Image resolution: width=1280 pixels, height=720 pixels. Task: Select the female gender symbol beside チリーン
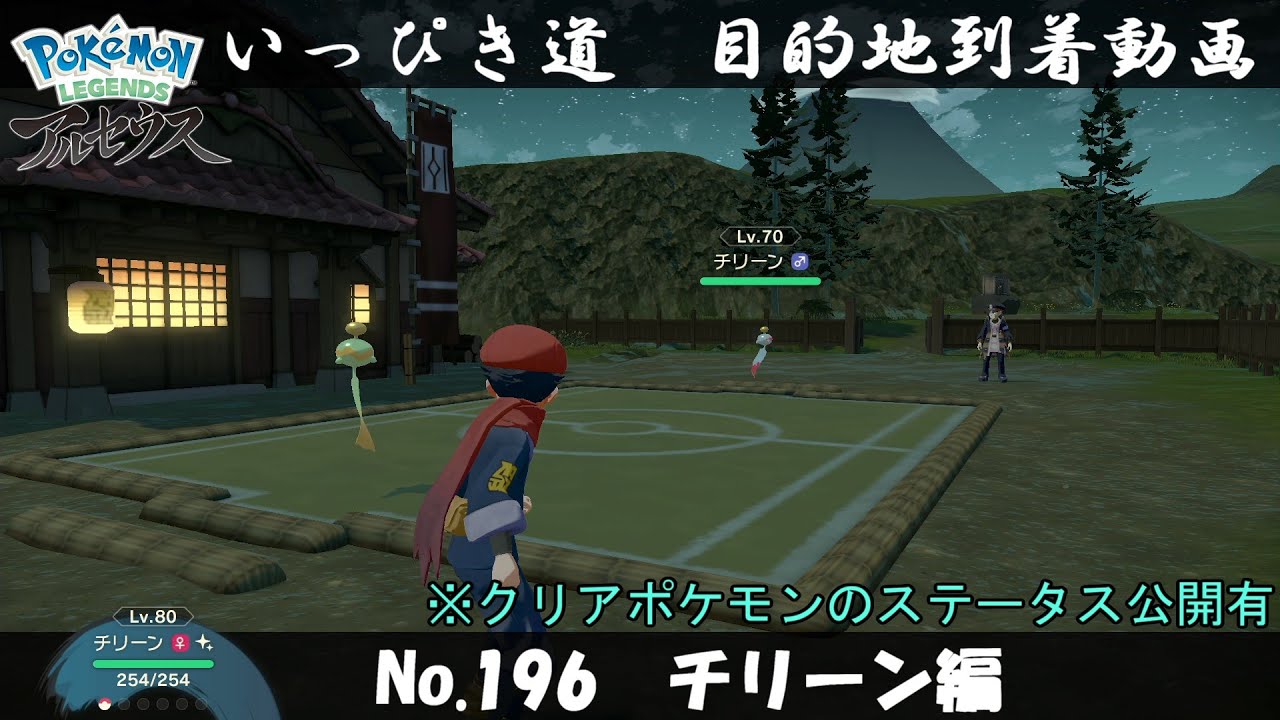(179, 643)
